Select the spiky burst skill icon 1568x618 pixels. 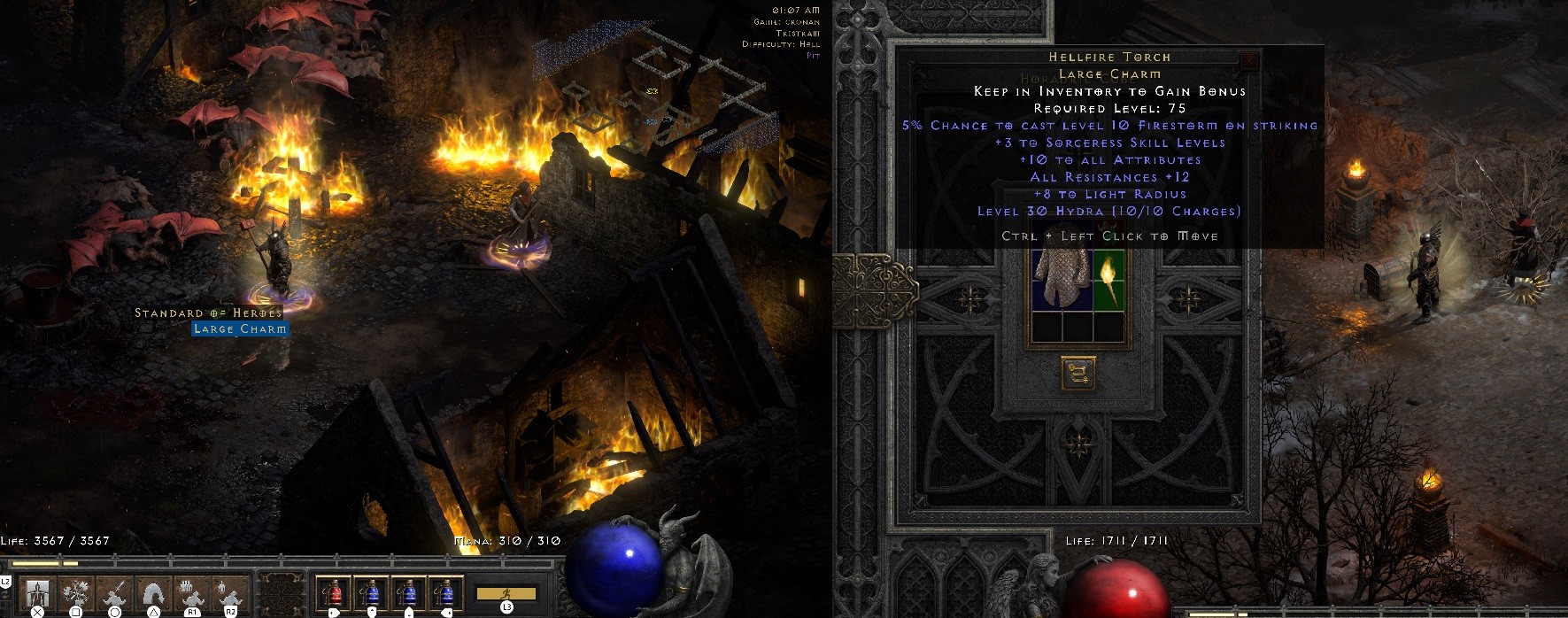(x=76, y=592)
